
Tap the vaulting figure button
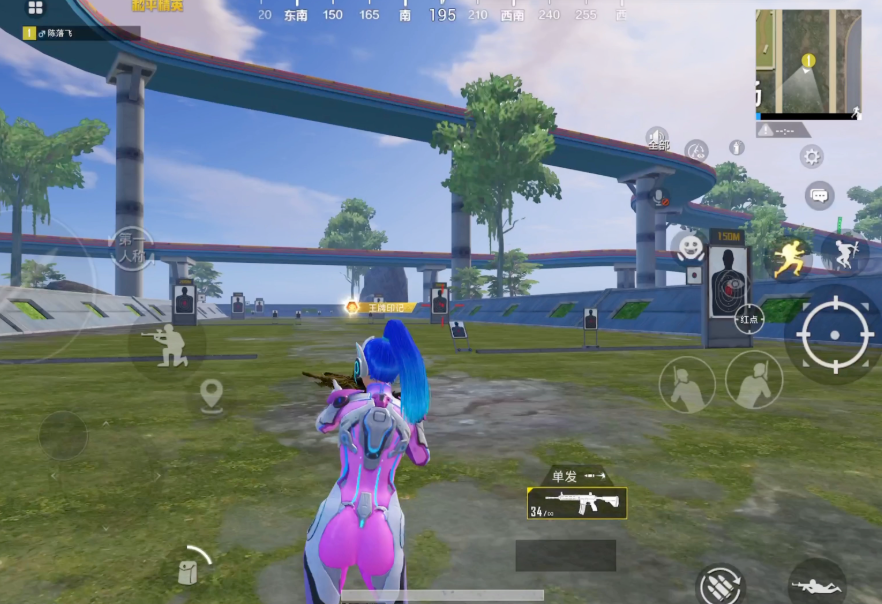pyautogui.click(x=844, y=255)
